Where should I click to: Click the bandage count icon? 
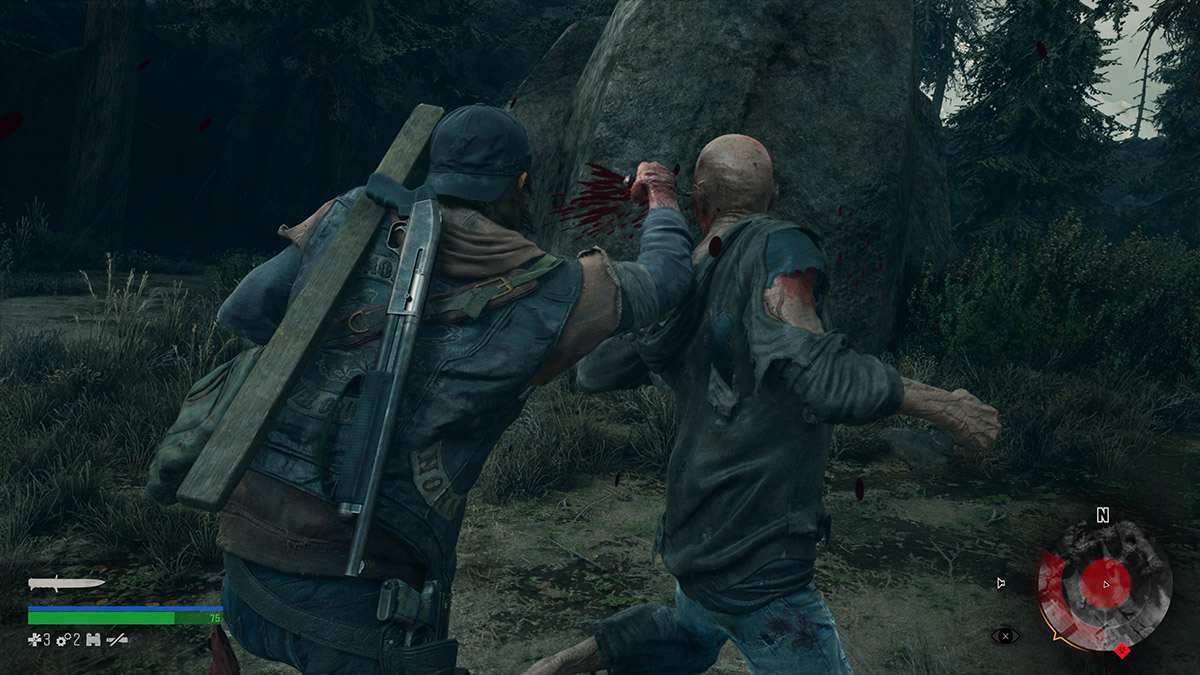click(34, 639)
